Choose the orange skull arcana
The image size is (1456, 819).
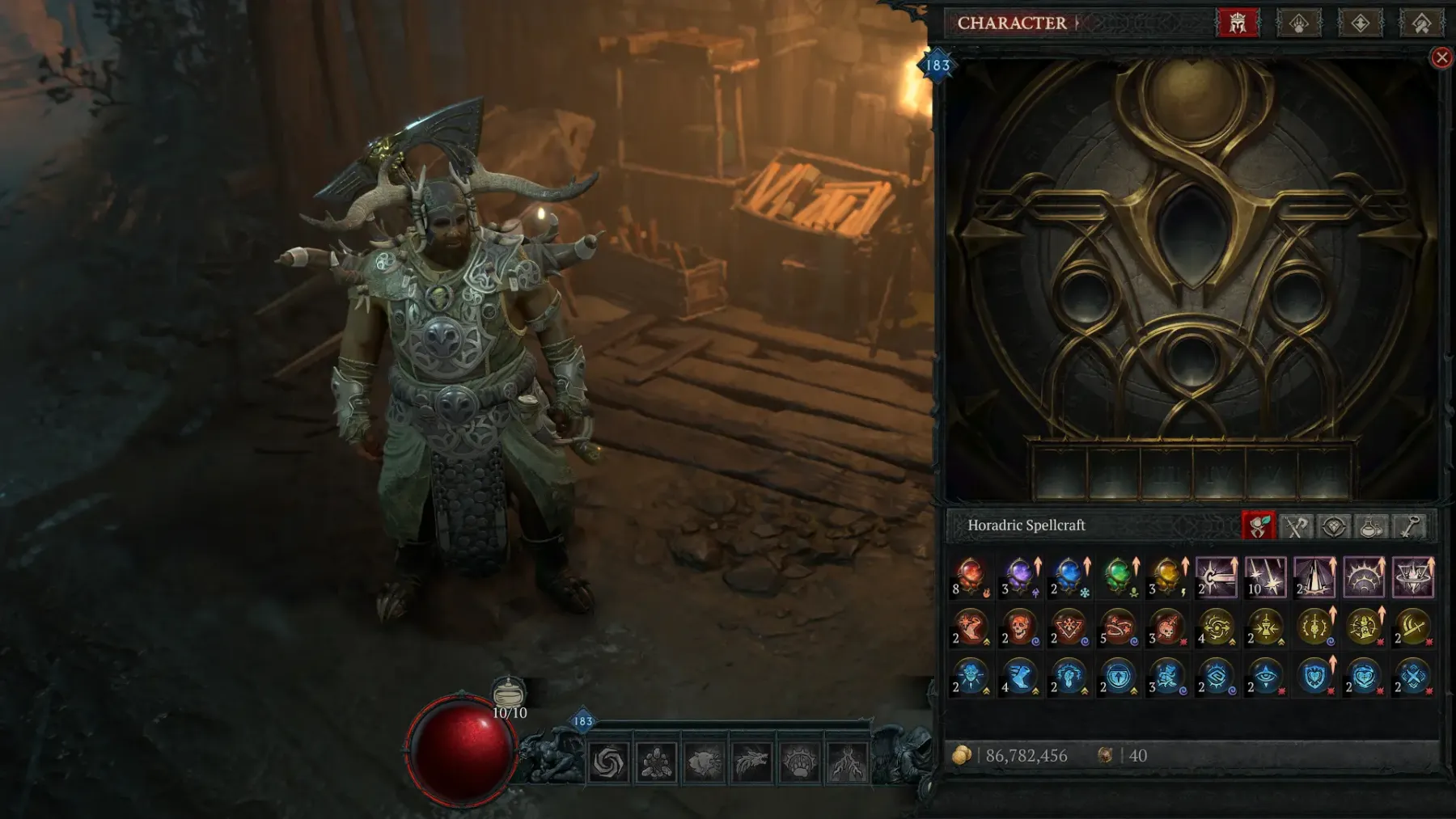pyautogui.click(x=1020, y=627)
